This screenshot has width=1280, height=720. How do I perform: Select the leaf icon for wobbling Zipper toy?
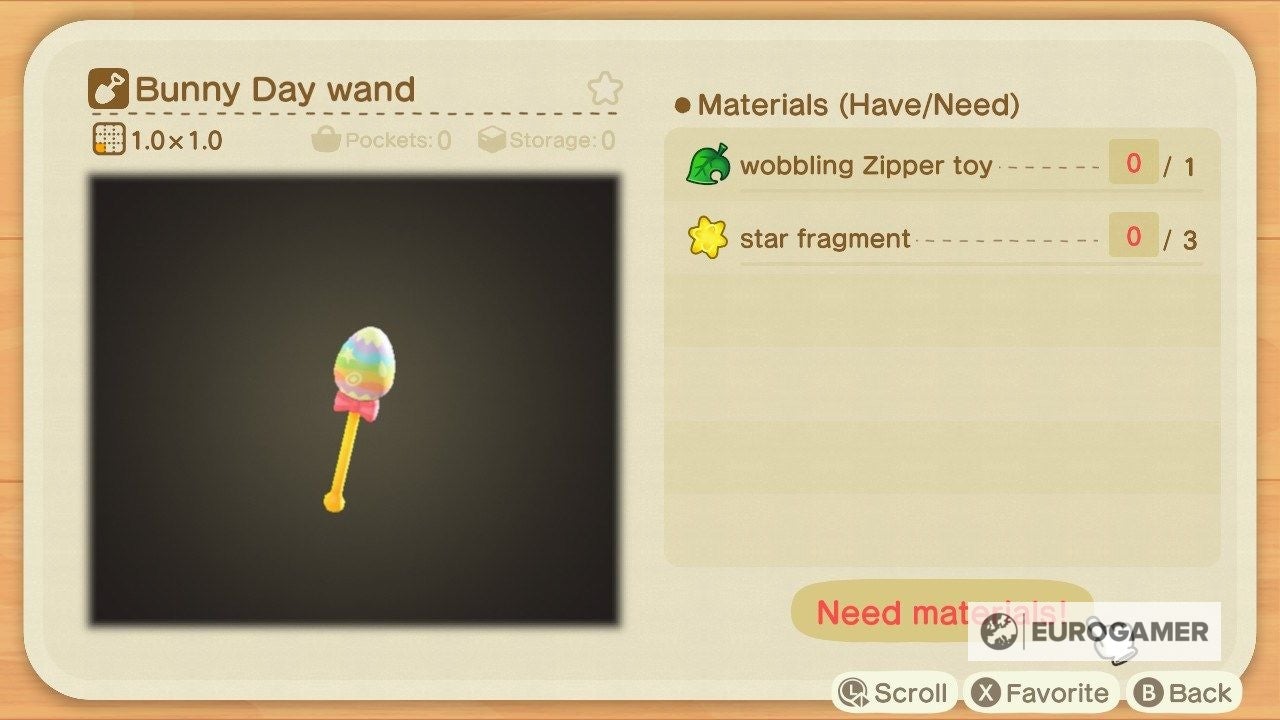click(x=710, y=164)
